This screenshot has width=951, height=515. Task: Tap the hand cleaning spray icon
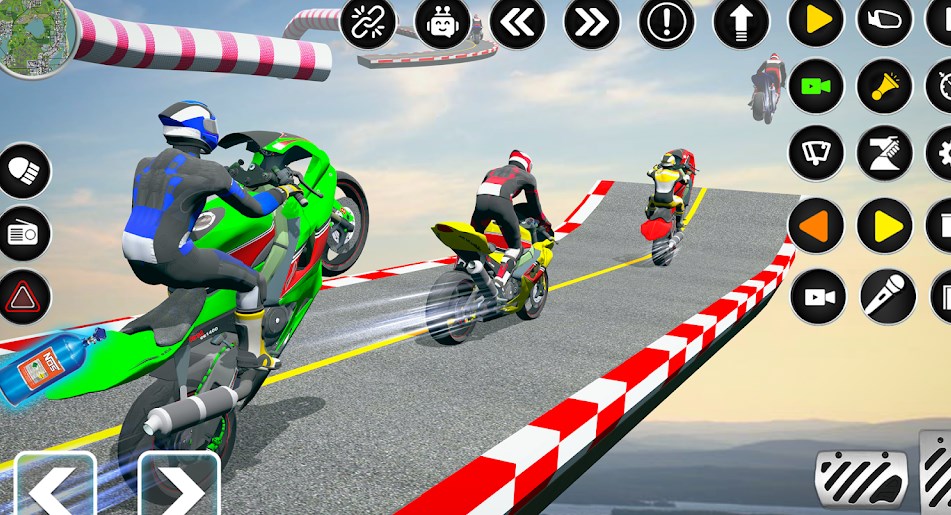(885, 154)
